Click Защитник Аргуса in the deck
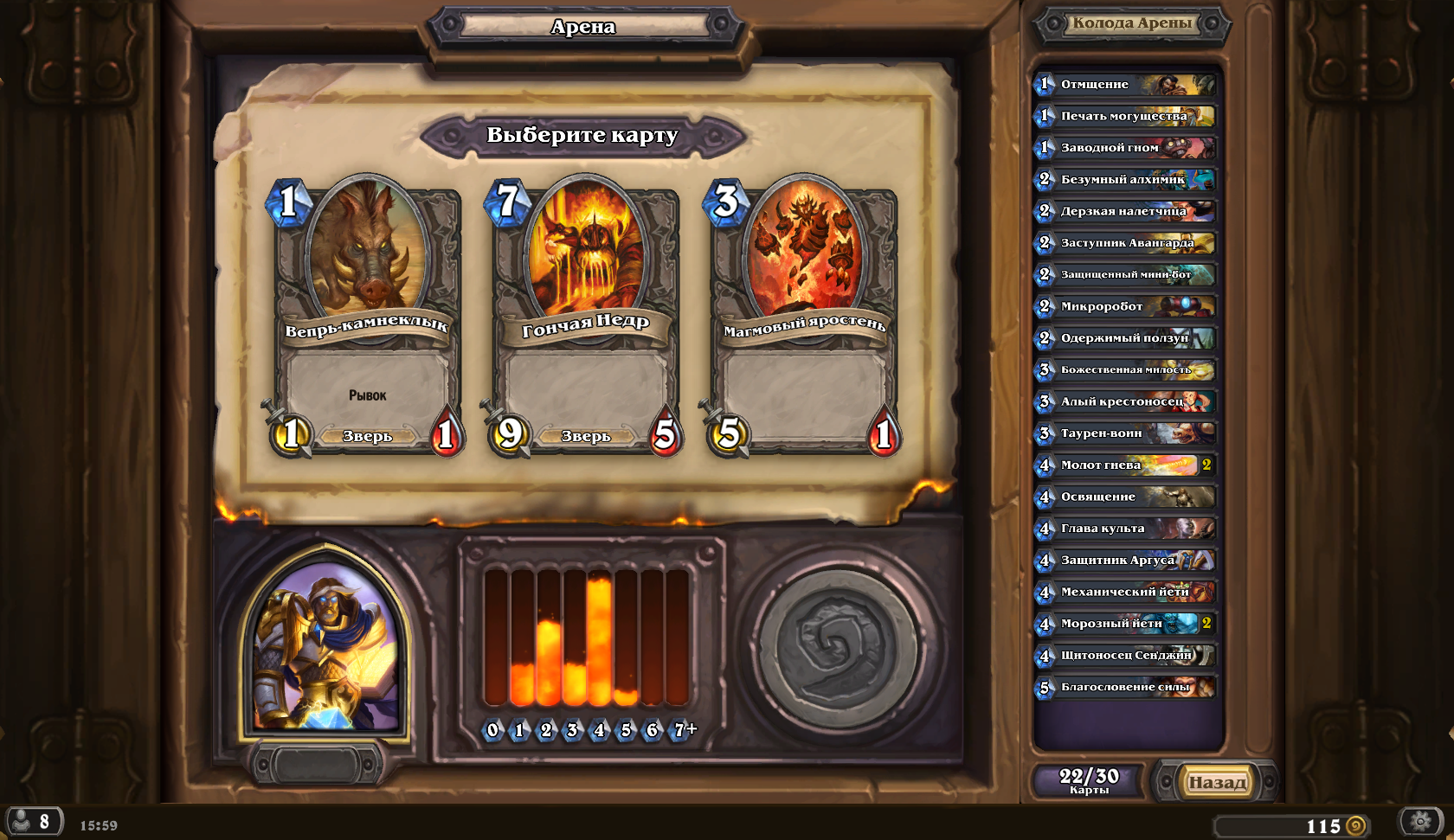The width and height of the screenshot is (1454, 840). tap(1126, 561)
